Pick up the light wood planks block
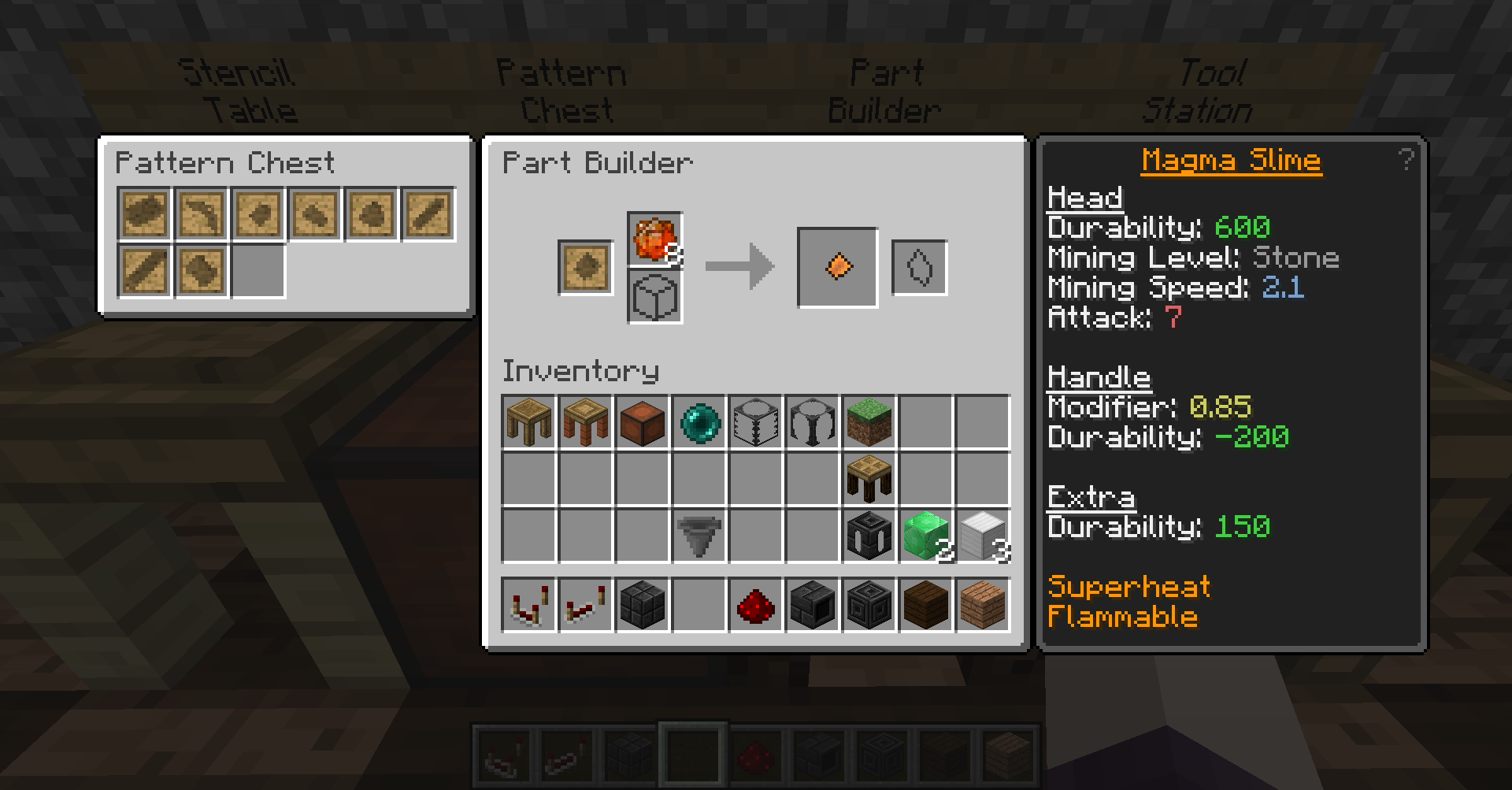1512x790 pixels. tap(983, 605)
